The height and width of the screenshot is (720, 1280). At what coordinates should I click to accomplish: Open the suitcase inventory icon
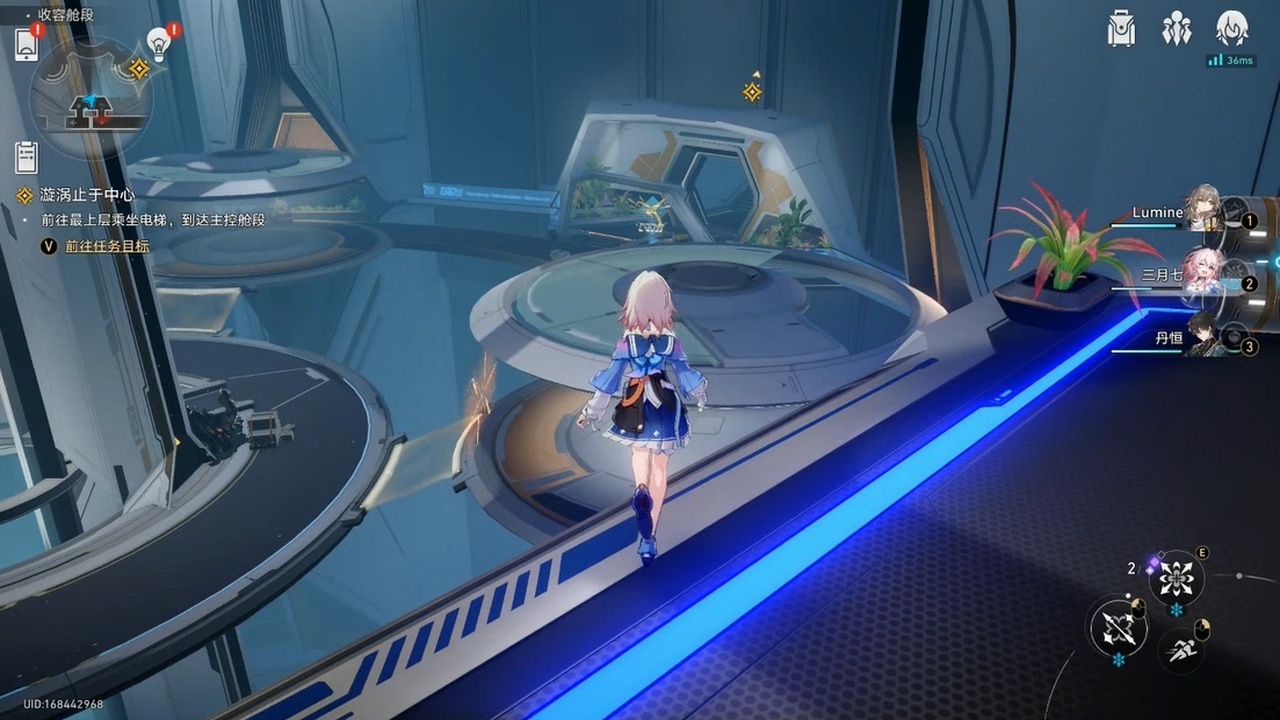tap(1121, 28)
